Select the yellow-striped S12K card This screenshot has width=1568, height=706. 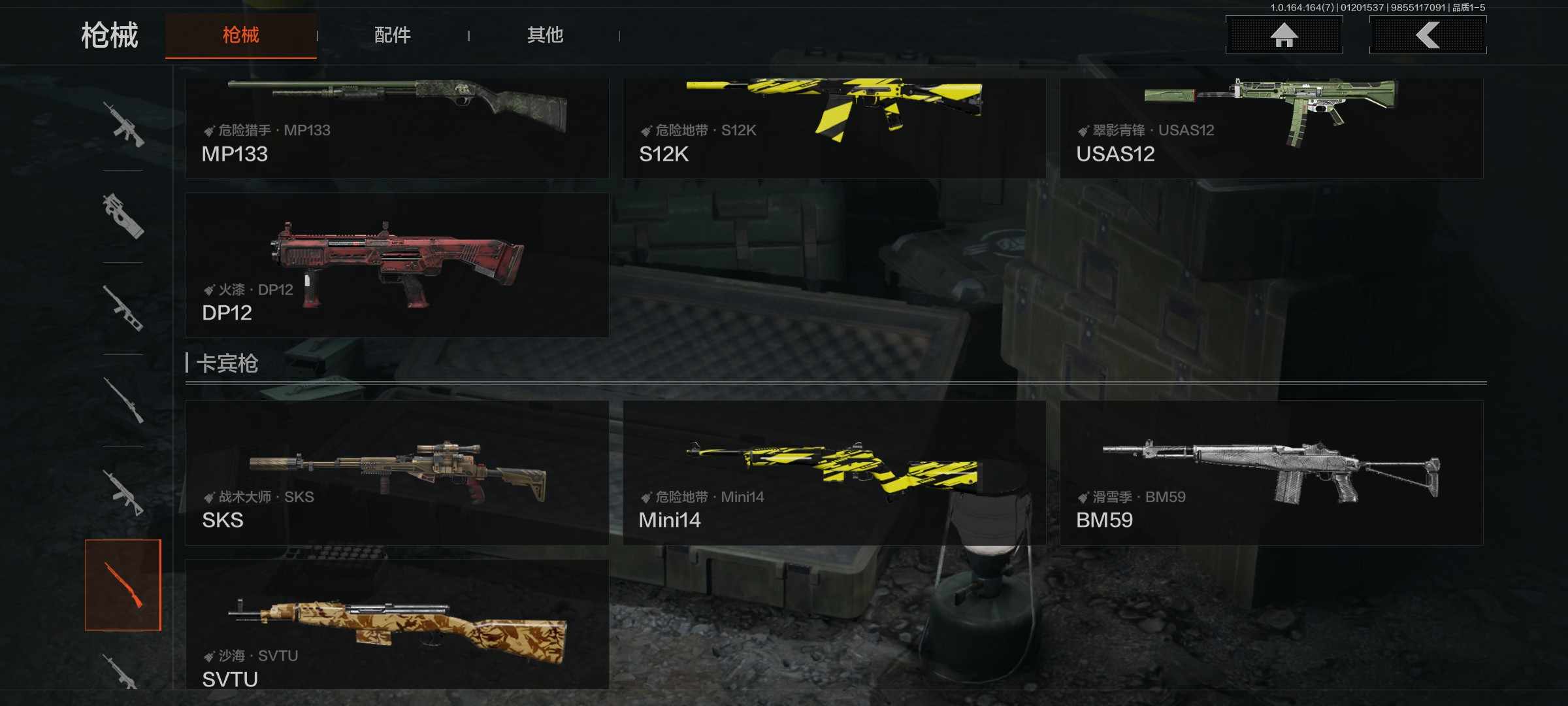click(x=834, y=127)
